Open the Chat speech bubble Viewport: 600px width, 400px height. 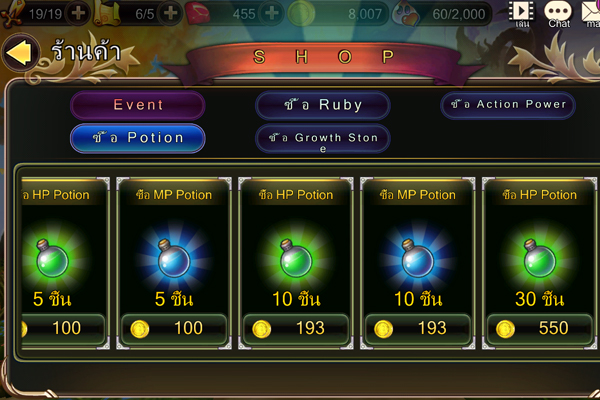(558, 12)
